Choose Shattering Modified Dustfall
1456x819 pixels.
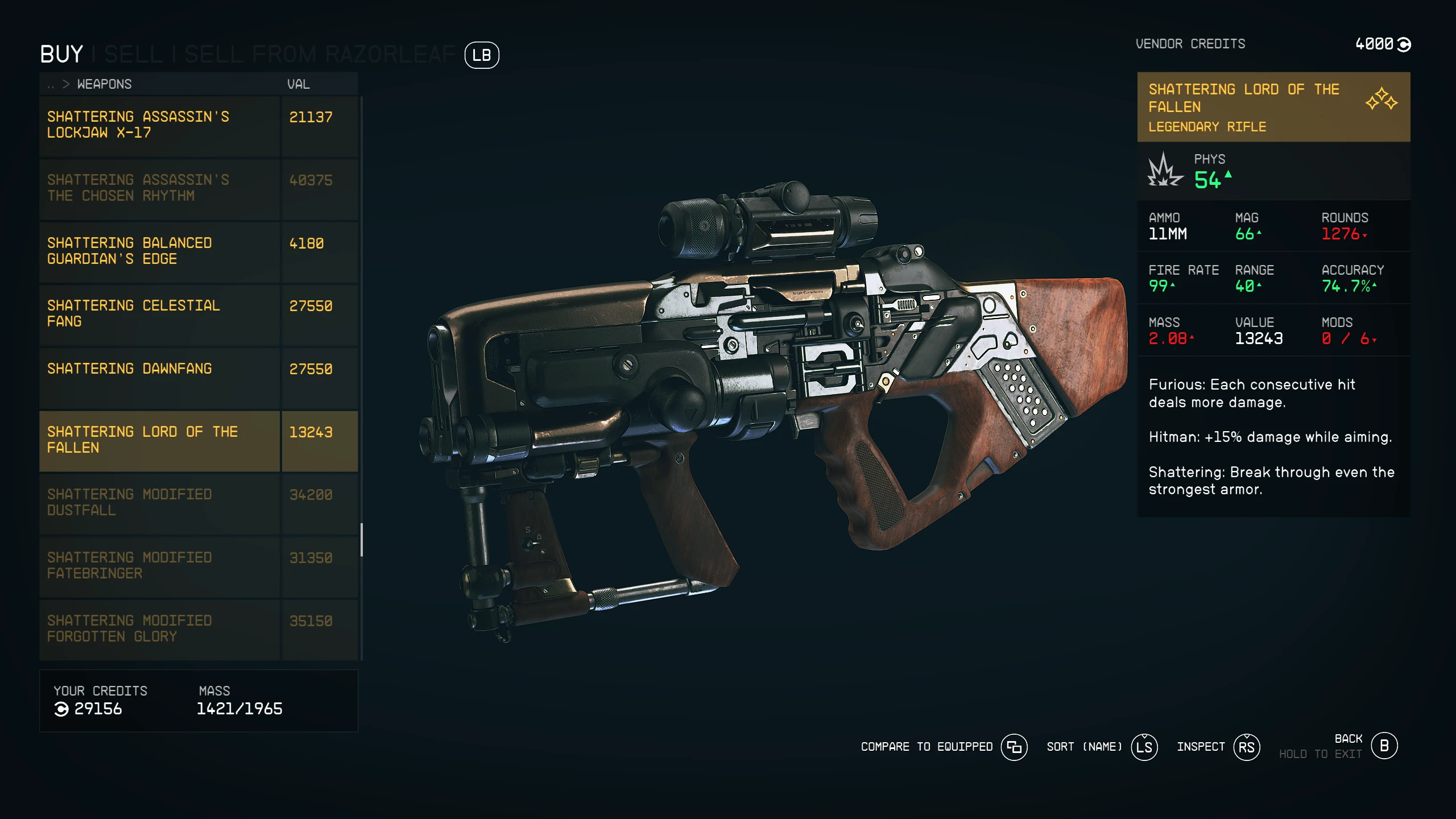159,503
